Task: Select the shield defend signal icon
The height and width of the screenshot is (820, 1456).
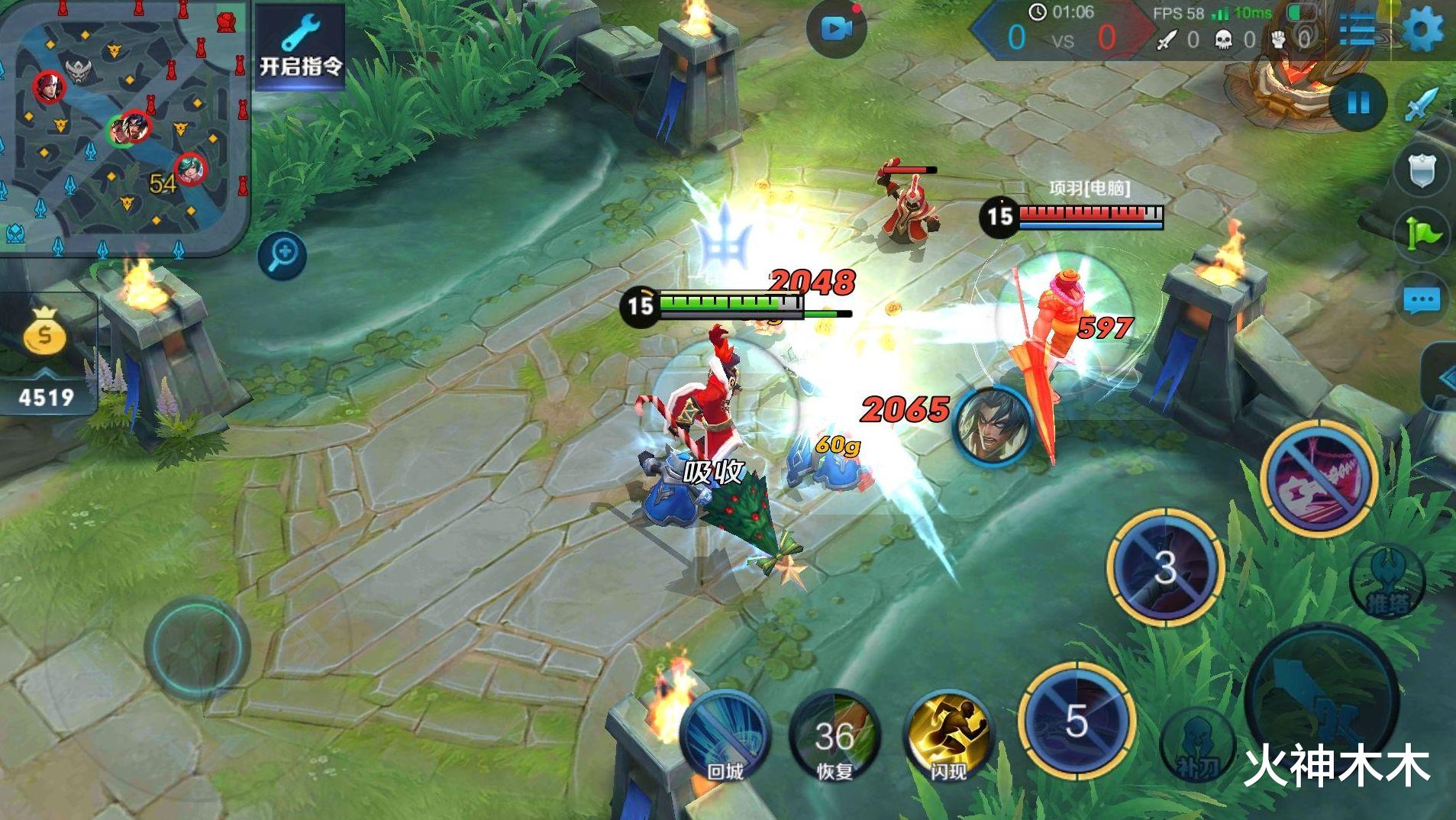Action: point(1422,169)
